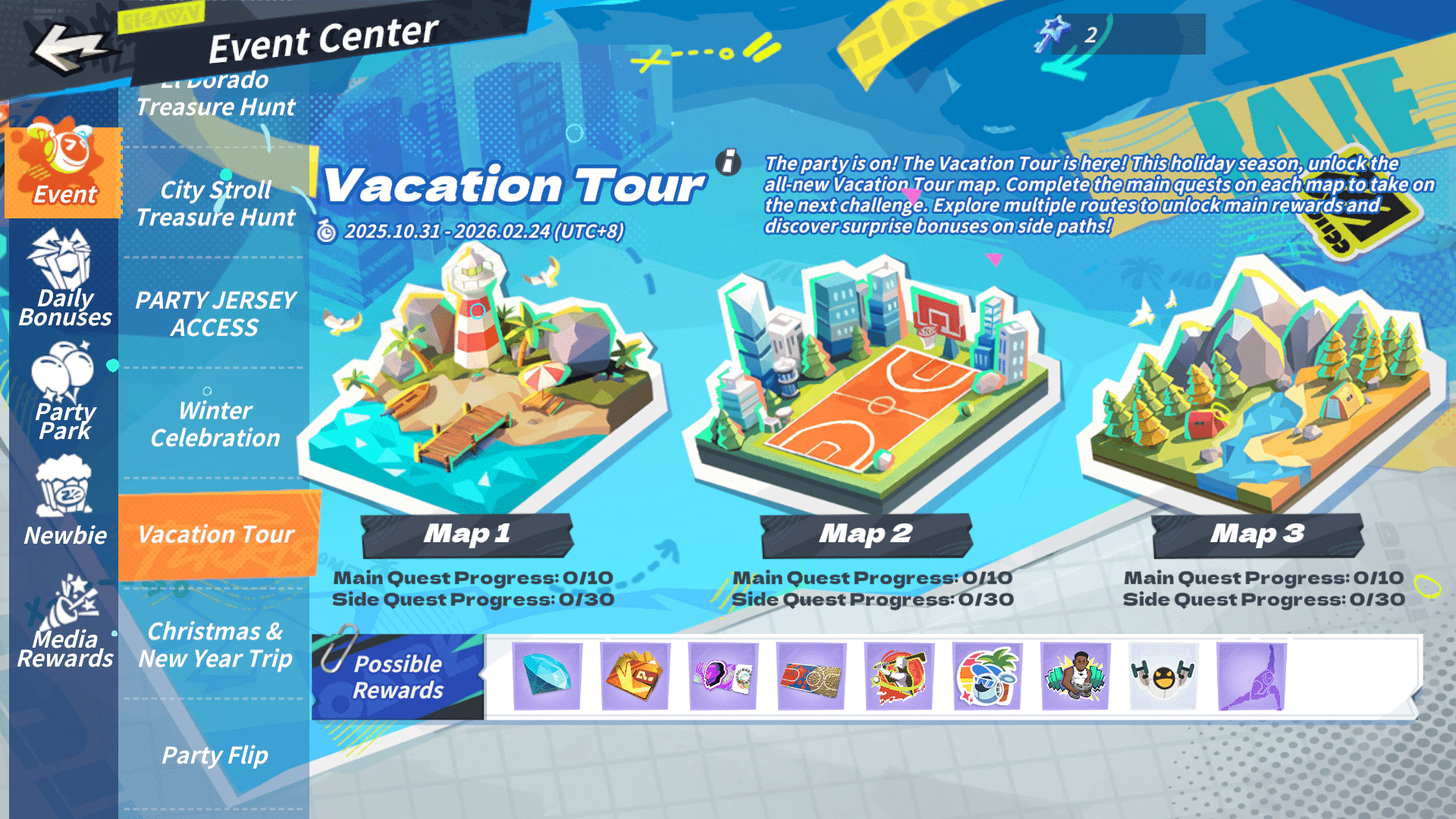The height and width of the screenshot is (819, 1456).
Task: Select the Vacation Tour event entry
Action: point(215,535)
